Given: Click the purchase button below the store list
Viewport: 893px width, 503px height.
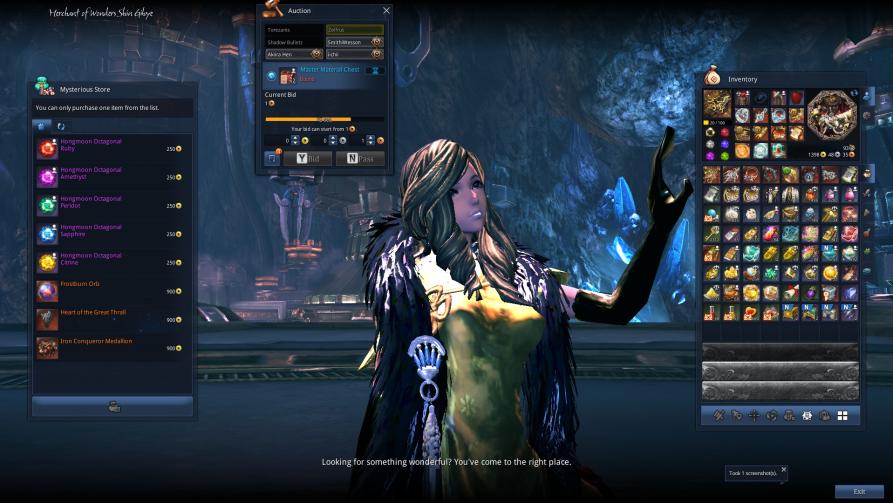Looking at the screenshot, I should coord(112,406).
